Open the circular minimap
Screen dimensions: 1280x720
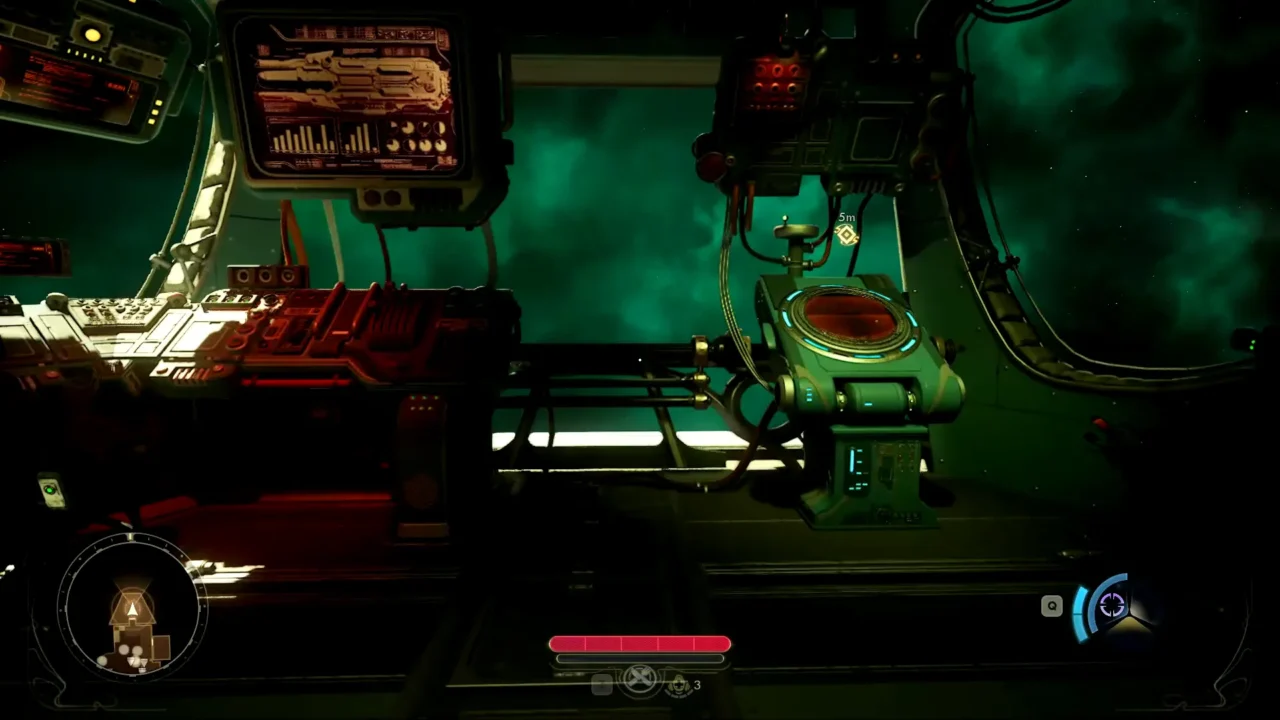pos(131,606)
